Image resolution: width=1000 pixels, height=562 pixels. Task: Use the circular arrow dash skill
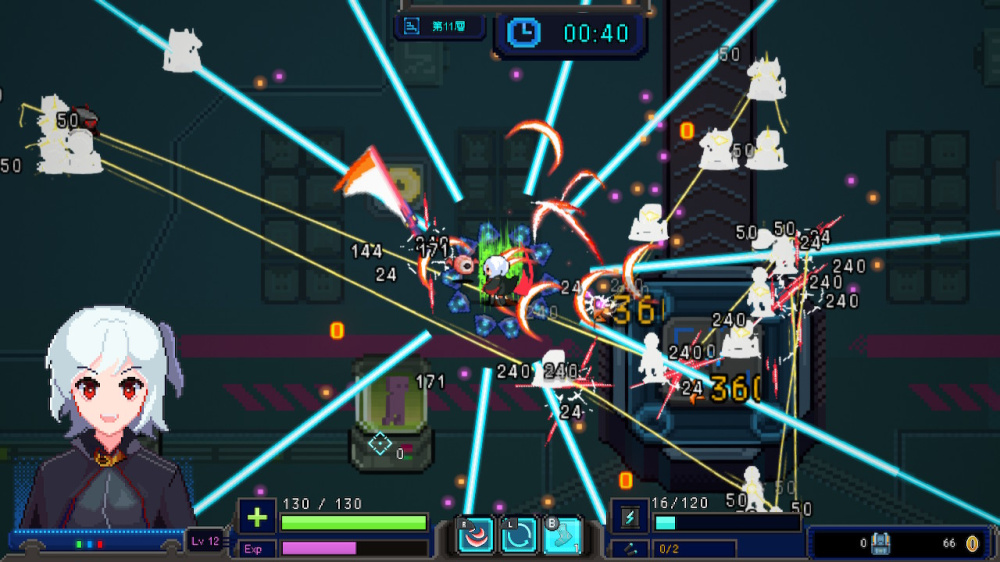[519, 535]
